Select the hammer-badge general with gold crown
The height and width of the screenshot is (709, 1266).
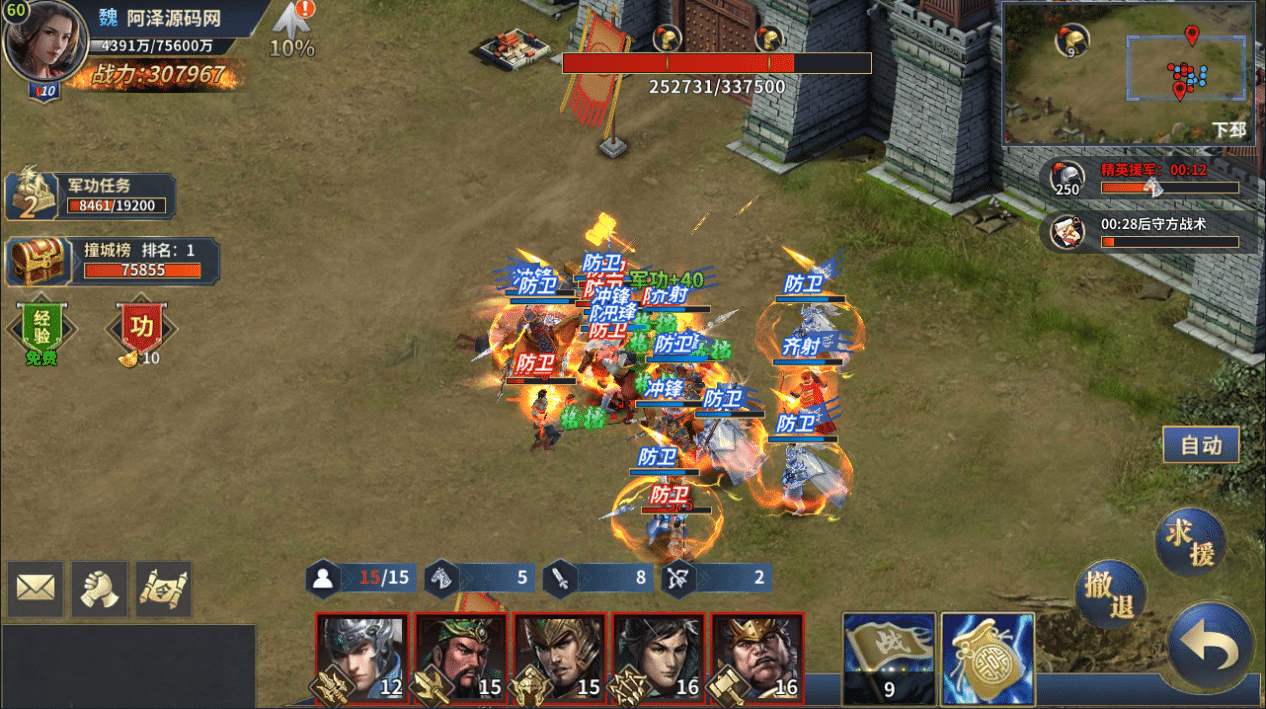point(757,657)
